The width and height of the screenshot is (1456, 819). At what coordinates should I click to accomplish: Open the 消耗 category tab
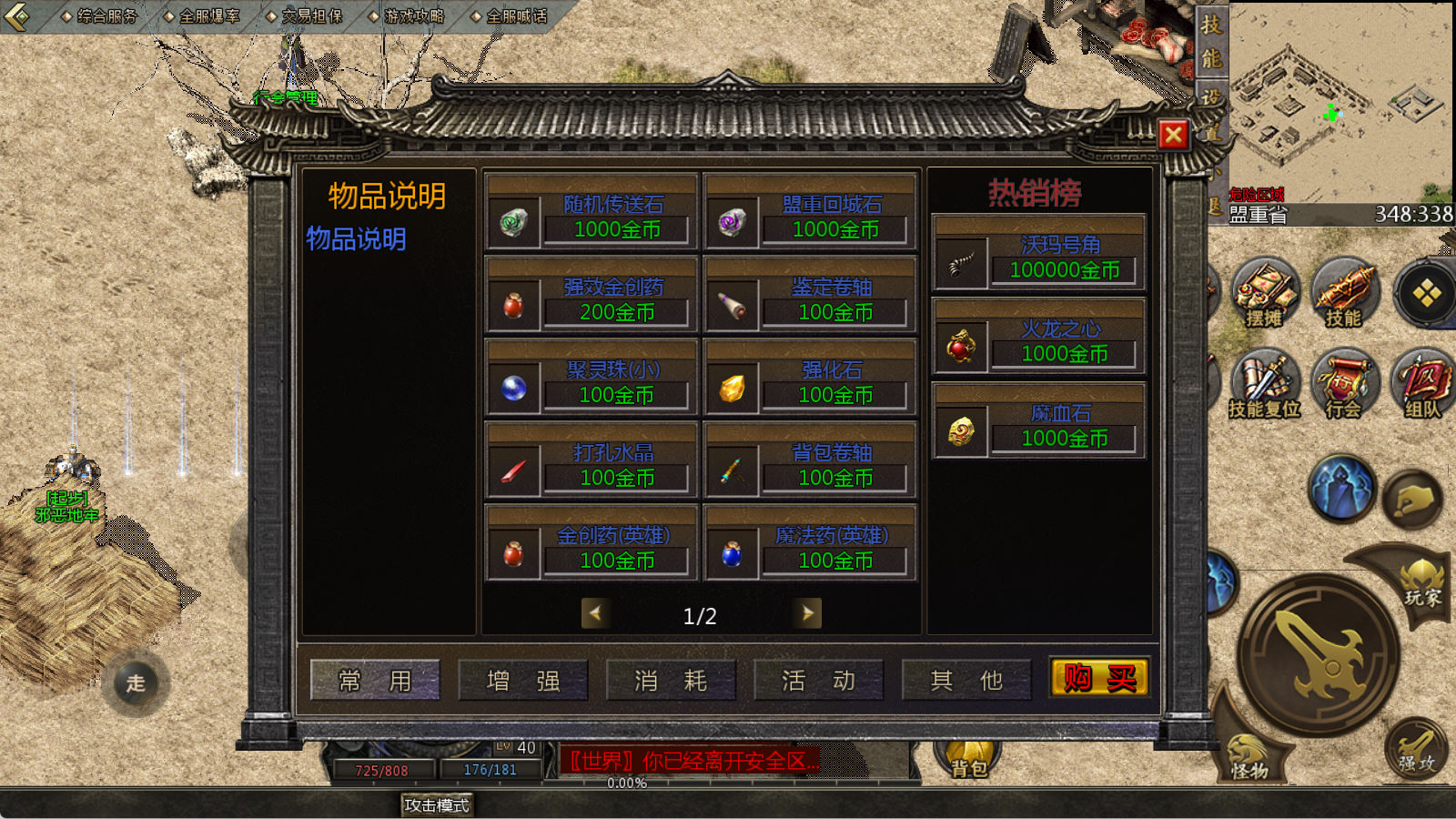671,680
